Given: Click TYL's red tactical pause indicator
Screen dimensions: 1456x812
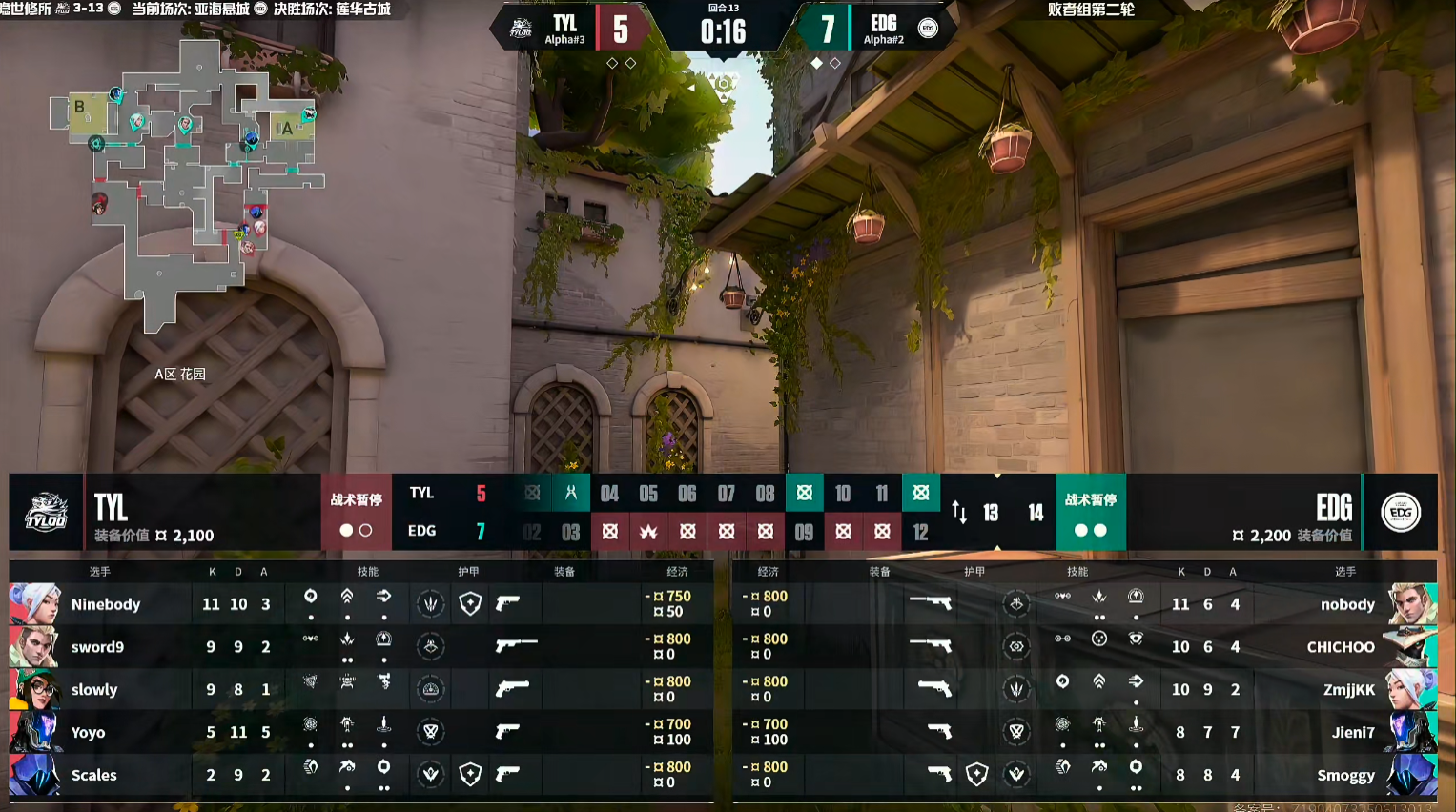Looking at the screenshot, I should 356,513.
